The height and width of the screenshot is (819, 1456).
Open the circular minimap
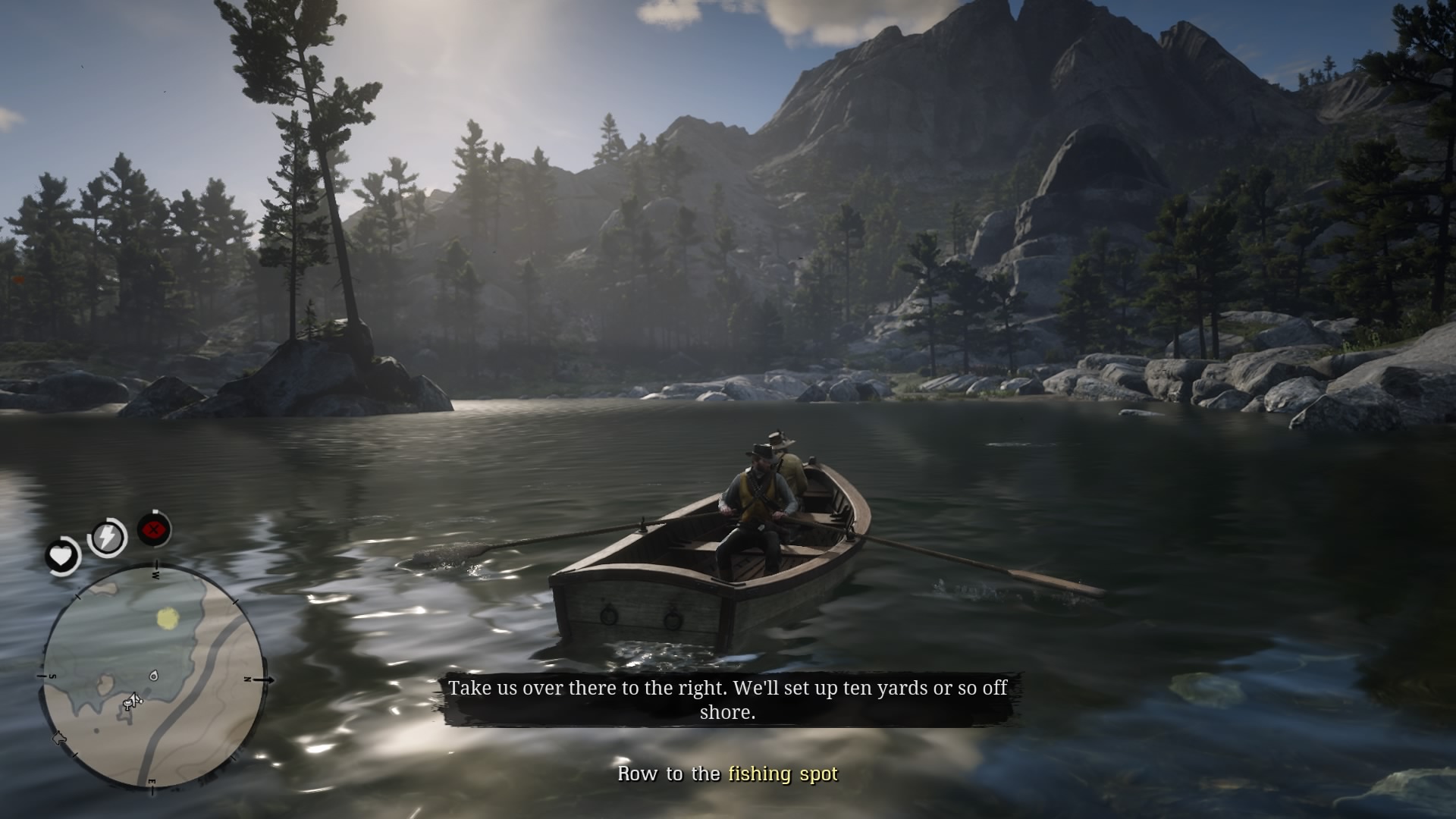pyautogui.click(x=152, y=676)
